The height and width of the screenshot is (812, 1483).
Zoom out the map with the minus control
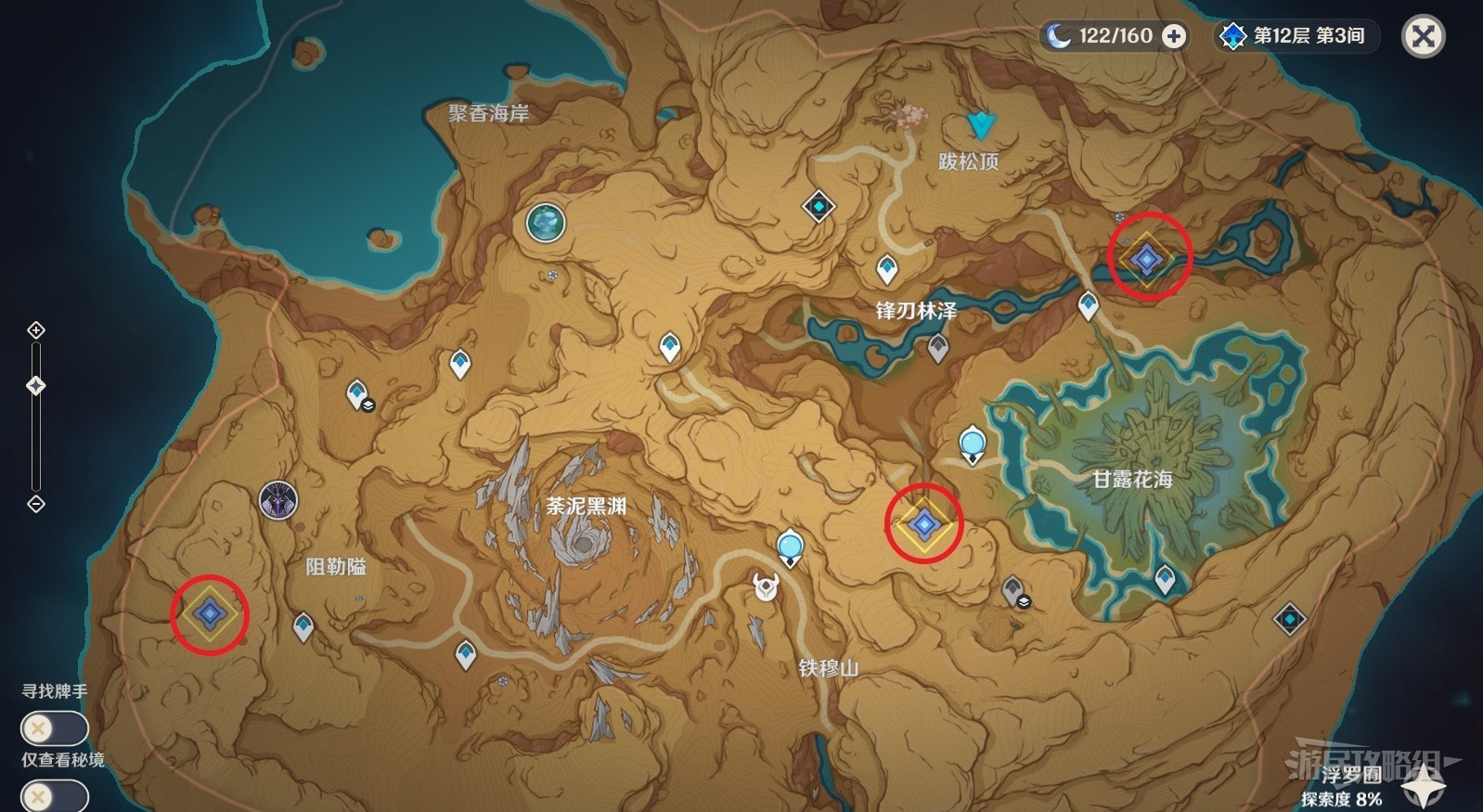36,504
